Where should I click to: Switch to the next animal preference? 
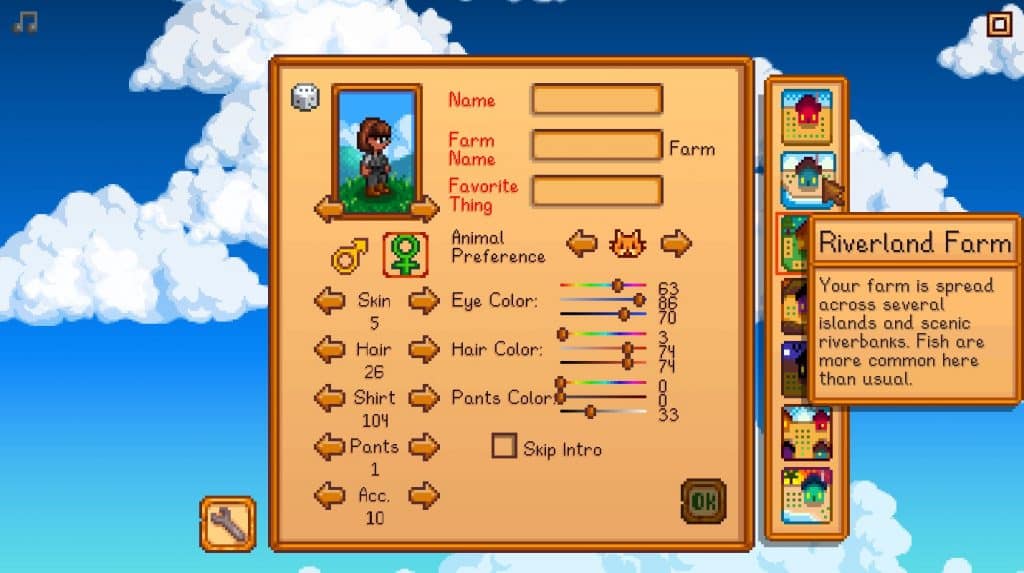pos(676,243)
